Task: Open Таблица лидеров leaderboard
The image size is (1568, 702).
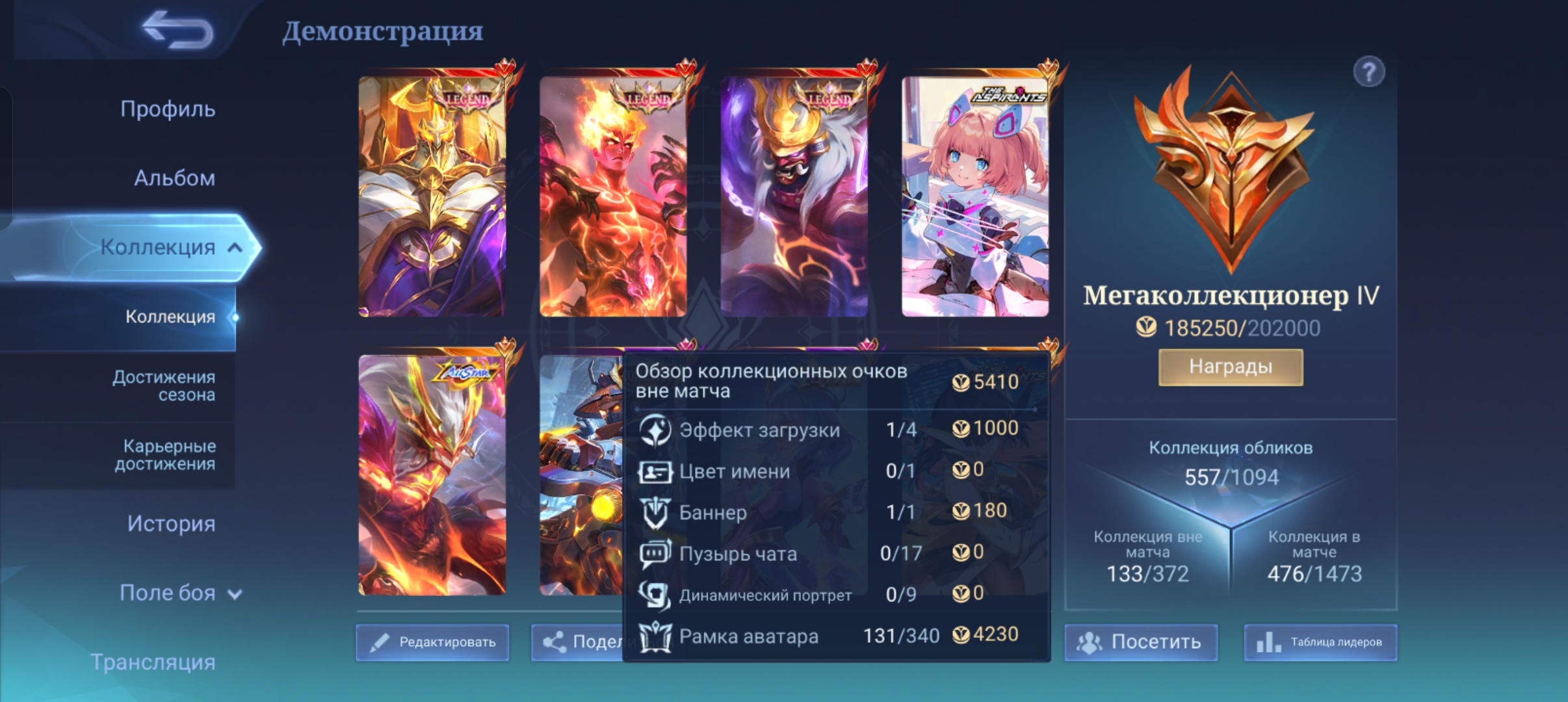Action: click(1320, 642)
